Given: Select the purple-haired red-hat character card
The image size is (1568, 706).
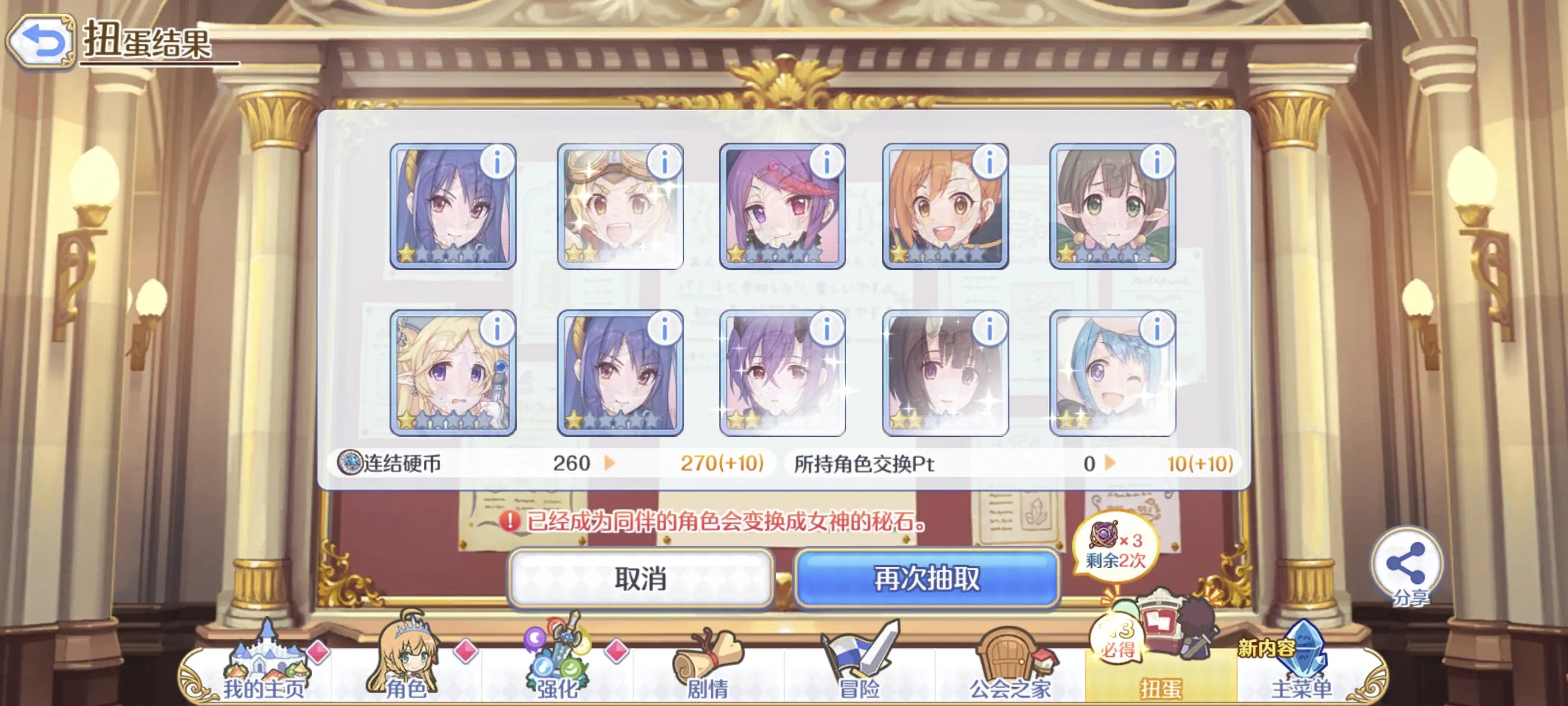Looking at the screenshot, I should tap(782, 207).
